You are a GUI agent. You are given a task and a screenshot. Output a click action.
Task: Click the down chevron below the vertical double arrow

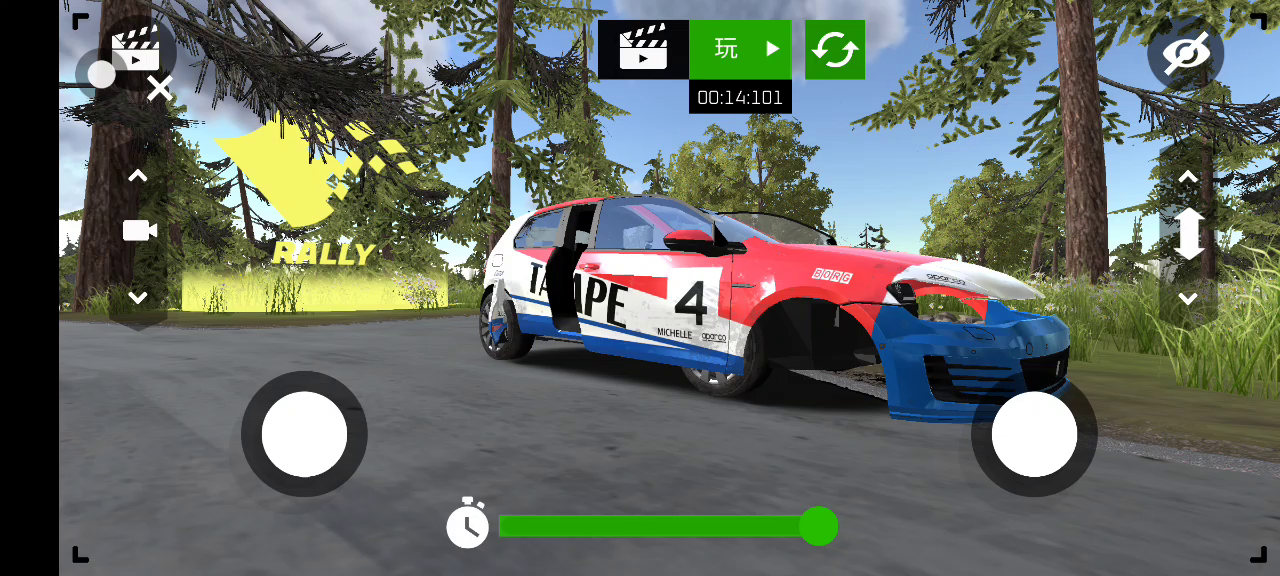1188,298
